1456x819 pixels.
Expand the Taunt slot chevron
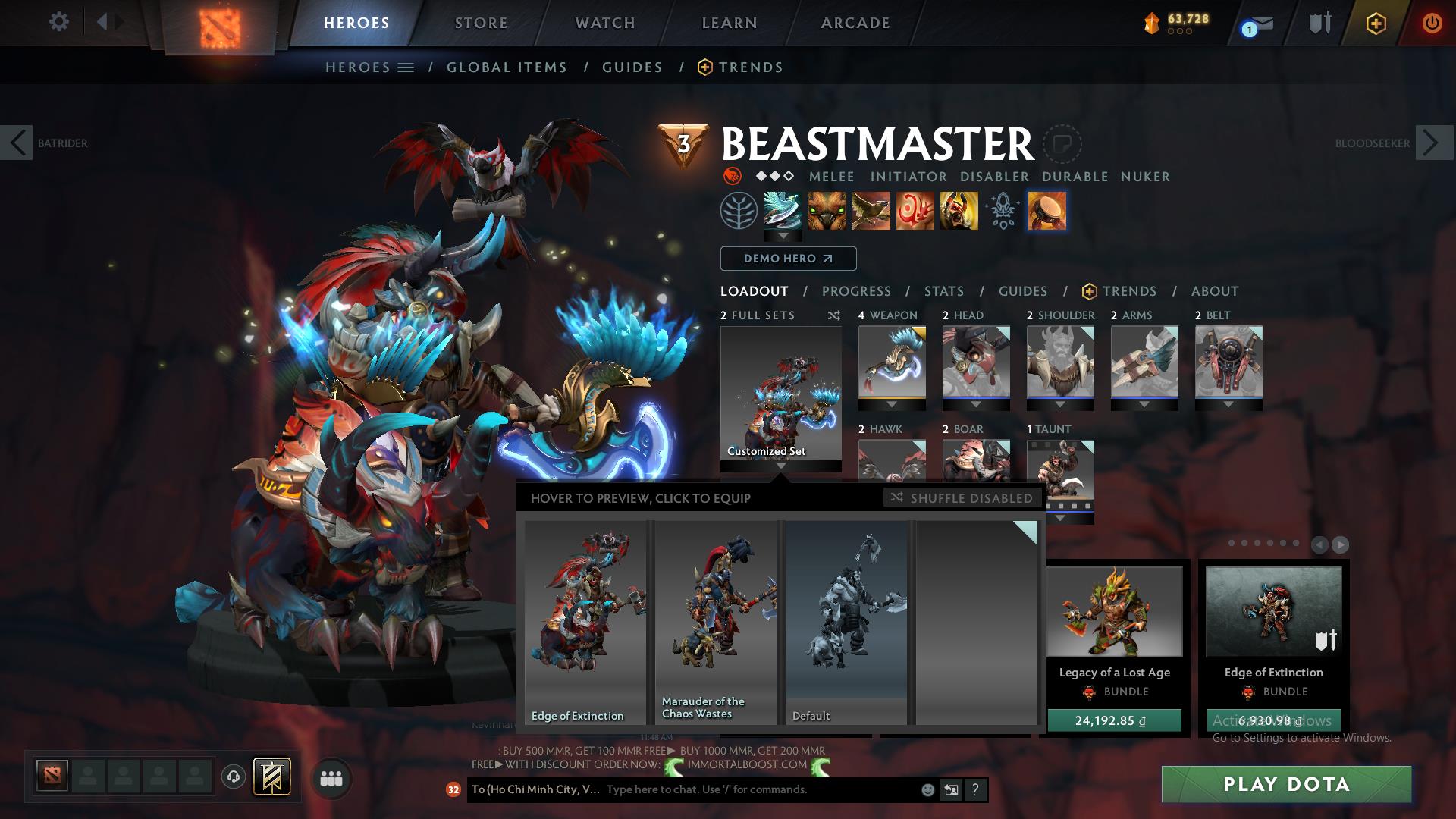1060,519
